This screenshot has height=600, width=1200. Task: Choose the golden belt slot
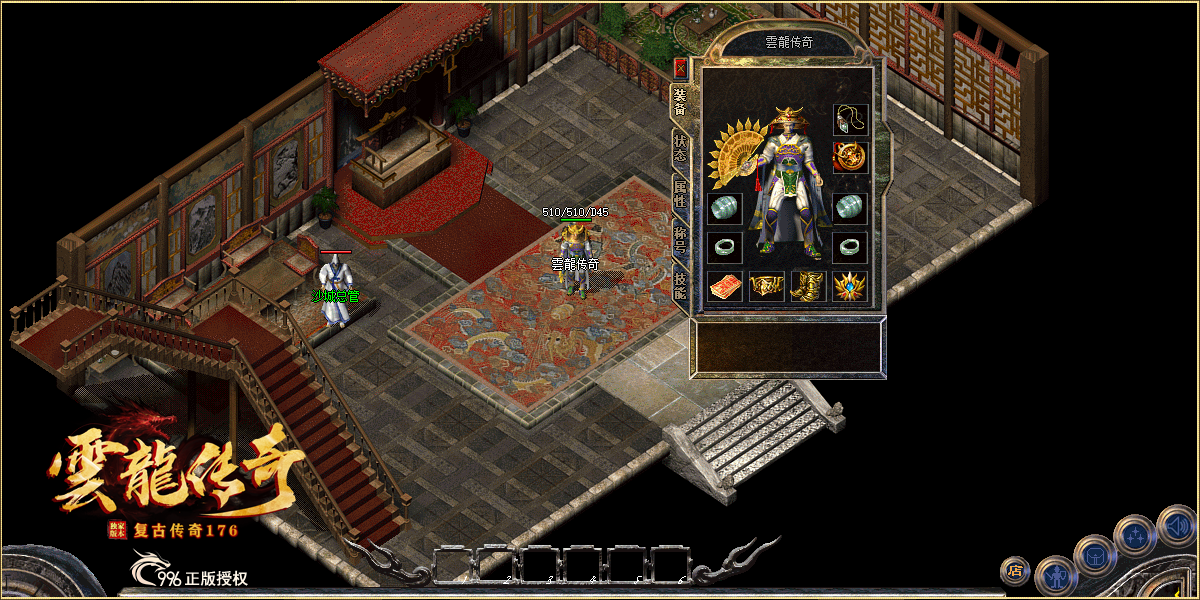pos(766,287)
